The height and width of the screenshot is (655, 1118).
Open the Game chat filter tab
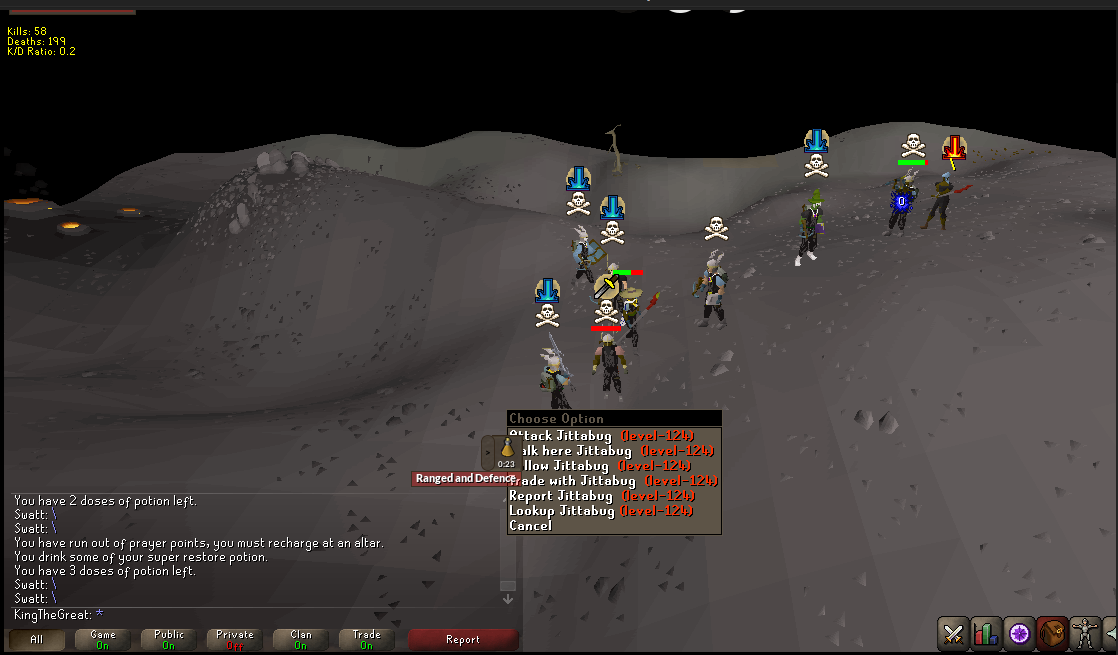tap(103, 640)
